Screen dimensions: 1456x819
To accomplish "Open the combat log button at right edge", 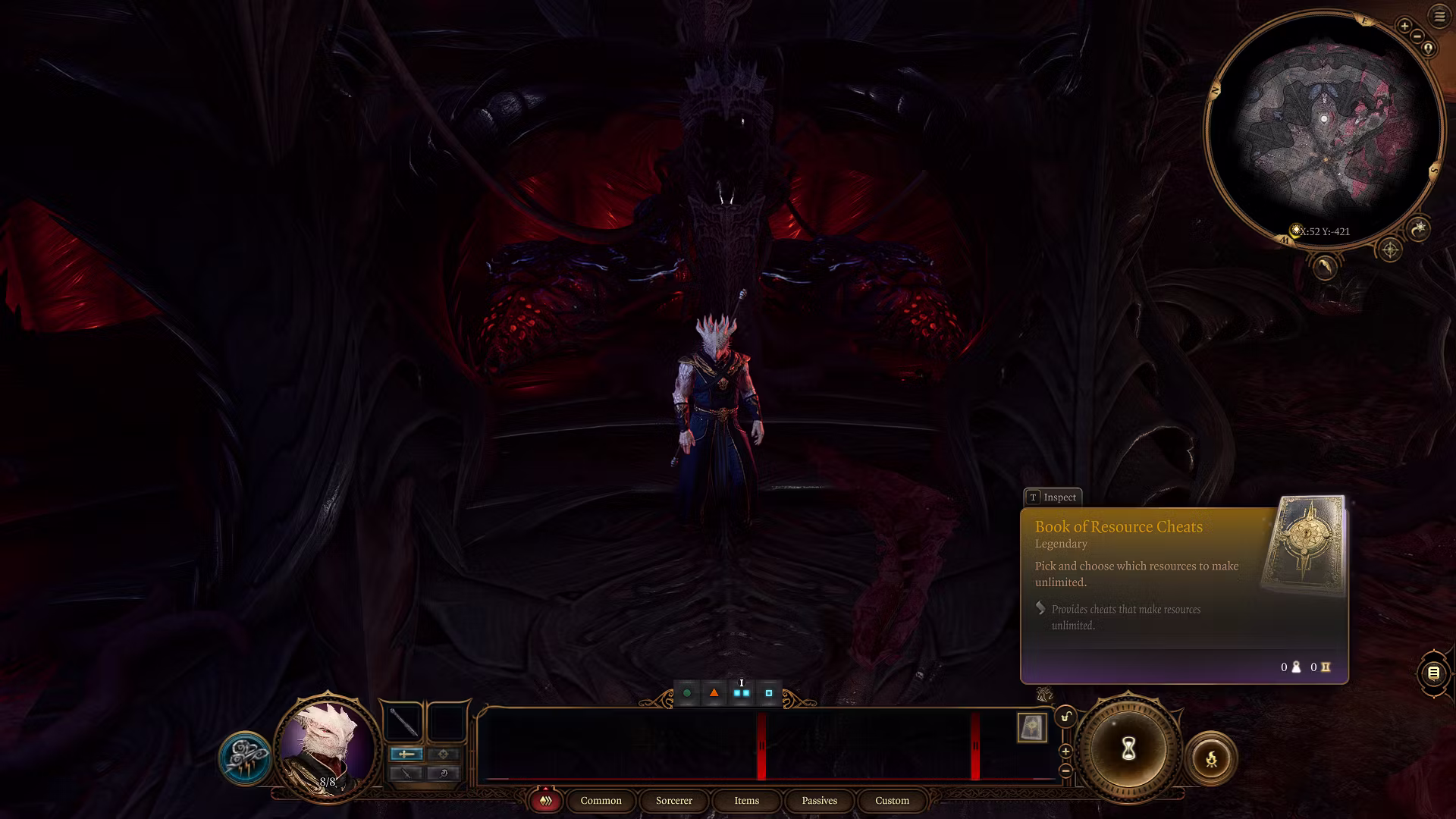I will coord(1433,673).
